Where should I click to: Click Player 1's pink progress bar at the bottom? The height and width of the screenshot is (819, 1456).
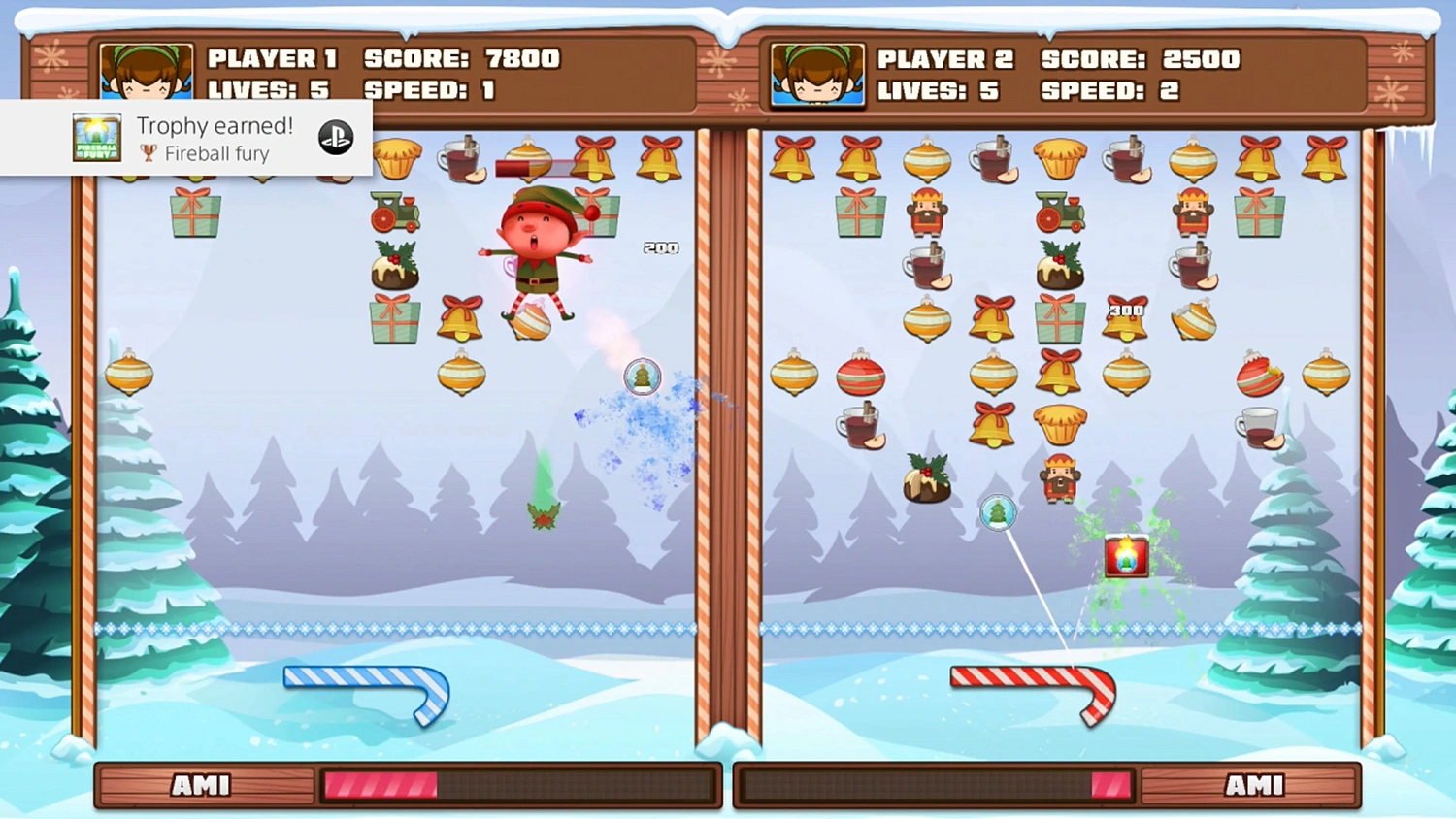381,784
